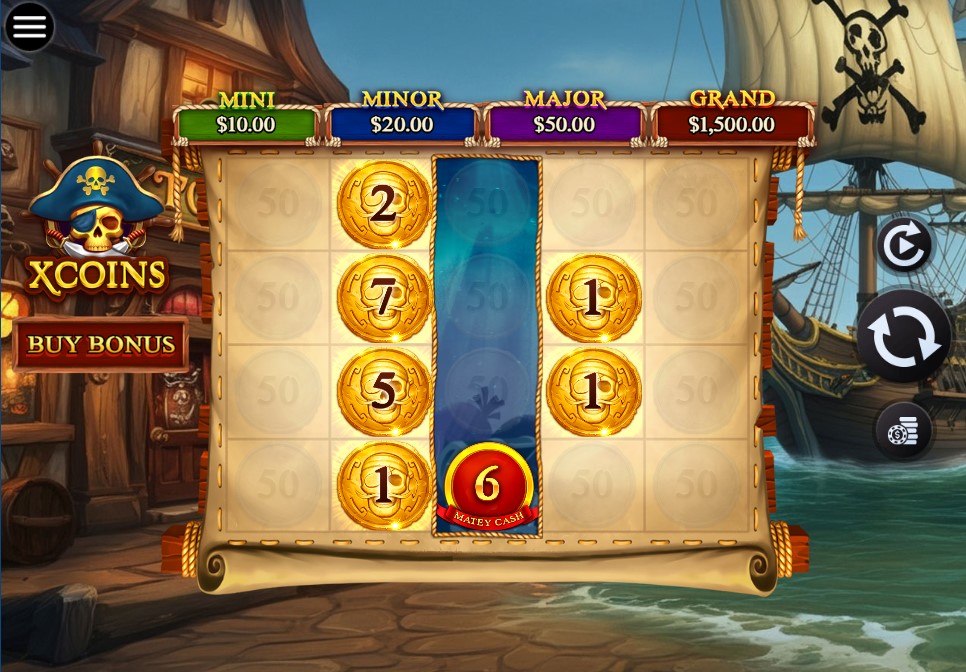The image size is (966, 672).
Task: Click the Buy Bonus button
Action: coord(101,344)
